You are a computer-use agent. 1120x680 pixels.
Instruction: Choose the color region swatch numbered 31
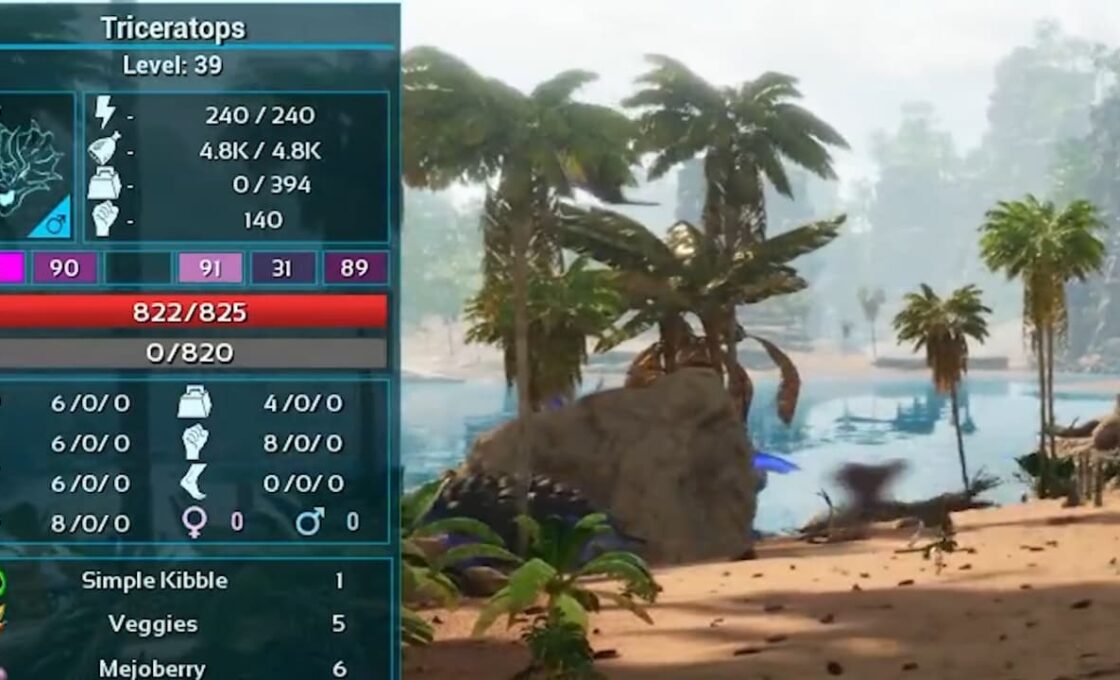283,268
